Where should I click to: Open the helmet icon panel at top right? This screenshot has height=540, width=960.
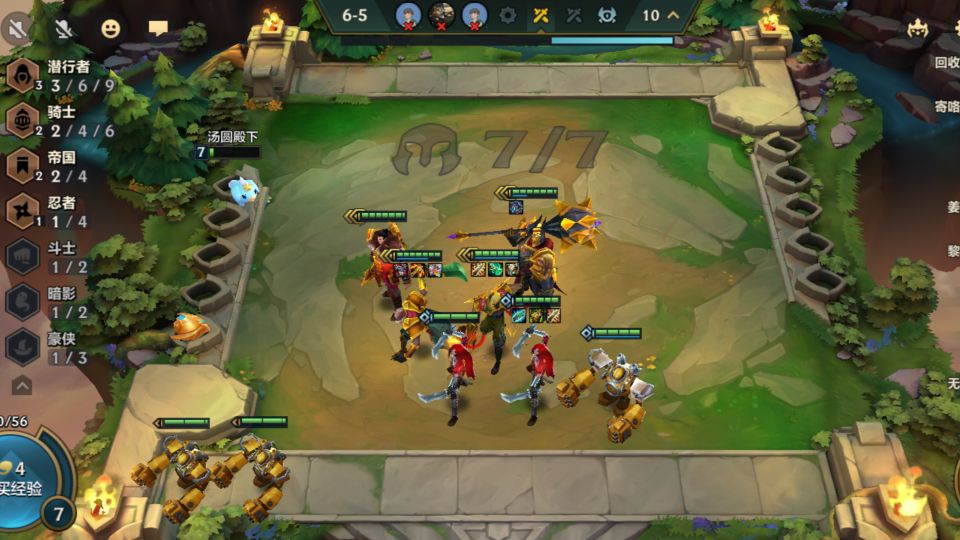(917, 29)
